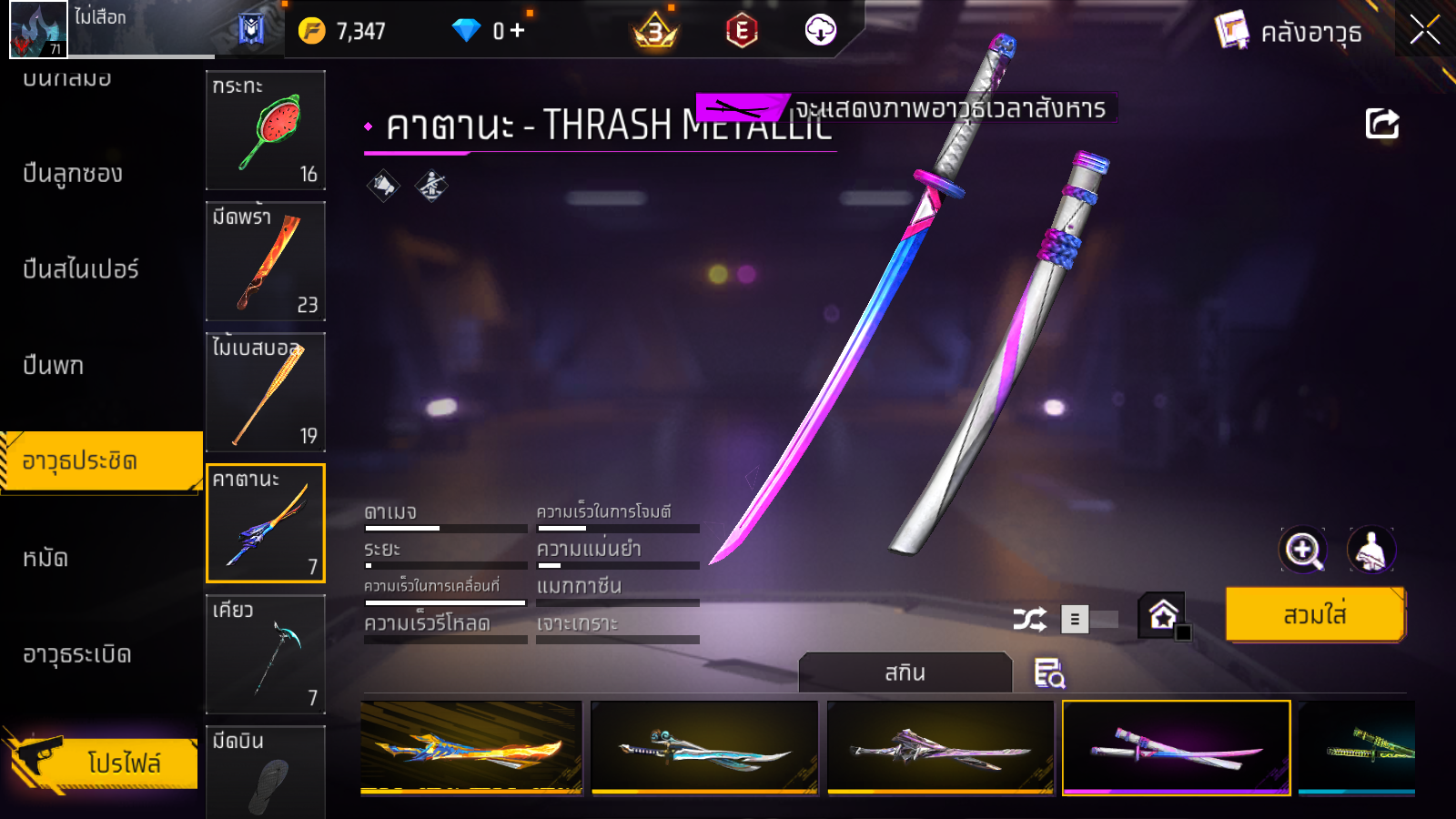Close the weapon vault screen

1424,30
